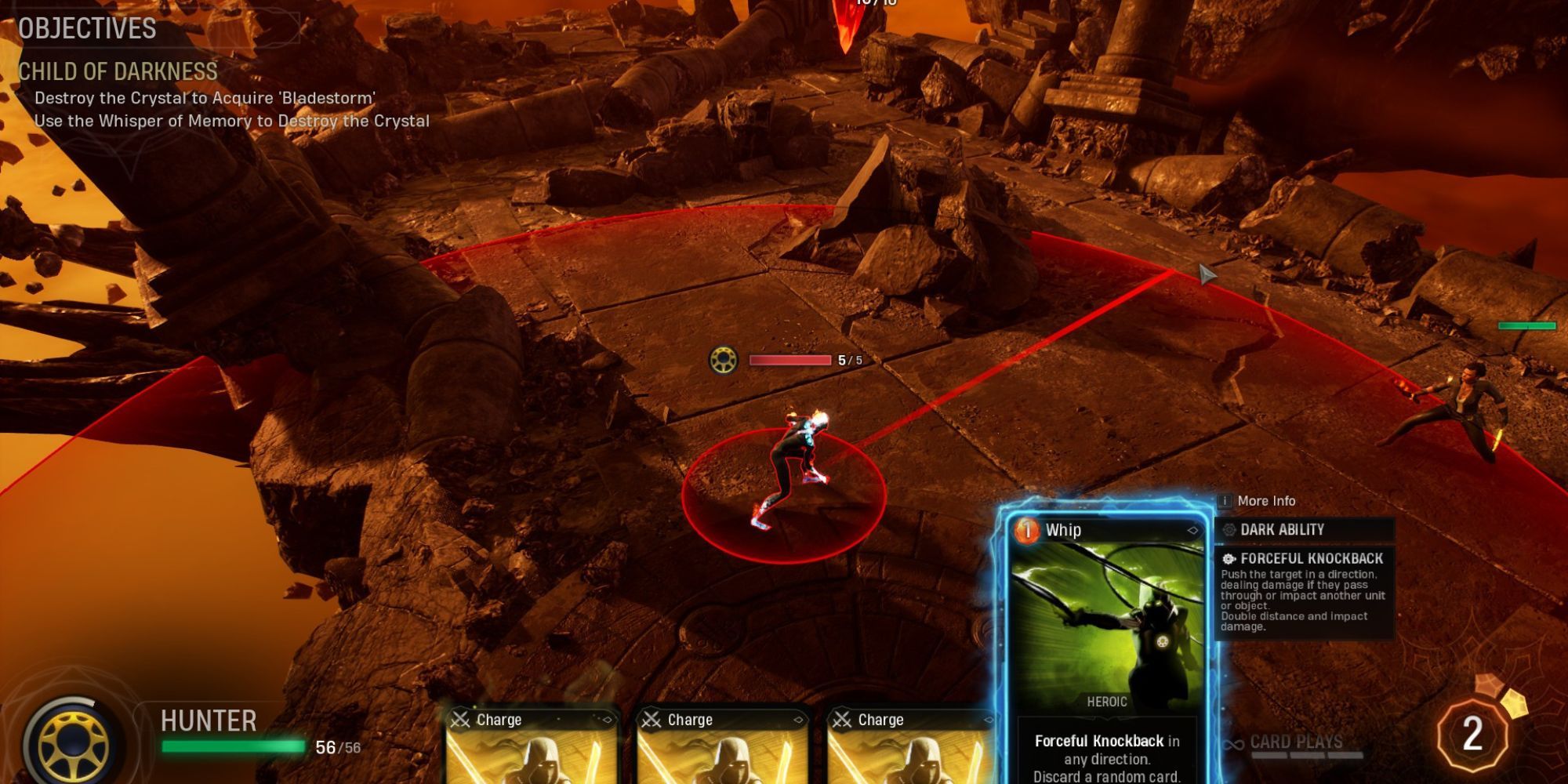Image resolution: width=1568 pixels, height=784 pixels.
Task: Select the first Charge card's crossed-swords attack icon
Action: [x=460, y=719]
